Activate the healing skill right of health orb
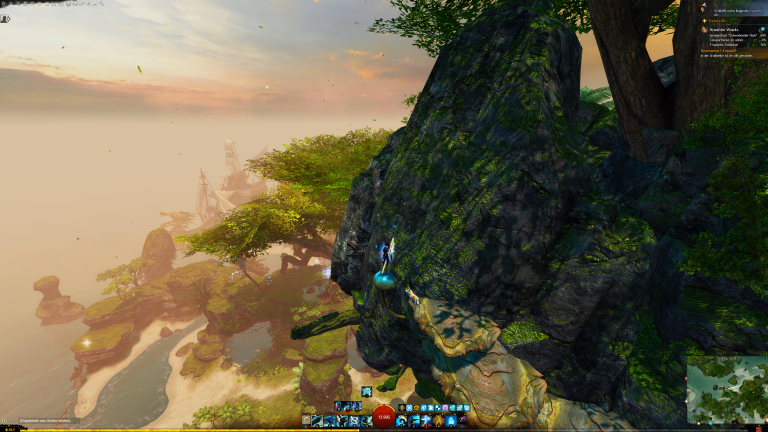Image resolution: width=768 pixels, height=432 pixels. click(x=402, y=421)
